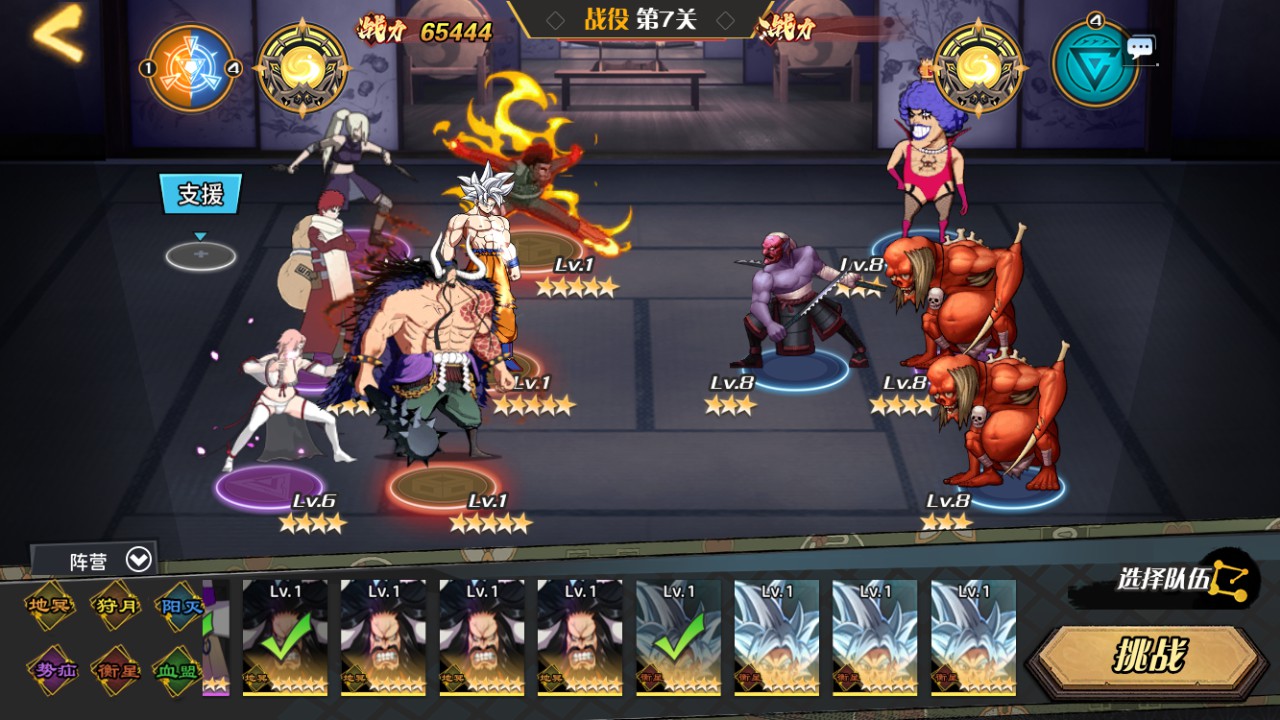Filter heroes by 狩月 faction
Image resolution: width=1280 pixels, height=720 pixels.
(116, 607)
